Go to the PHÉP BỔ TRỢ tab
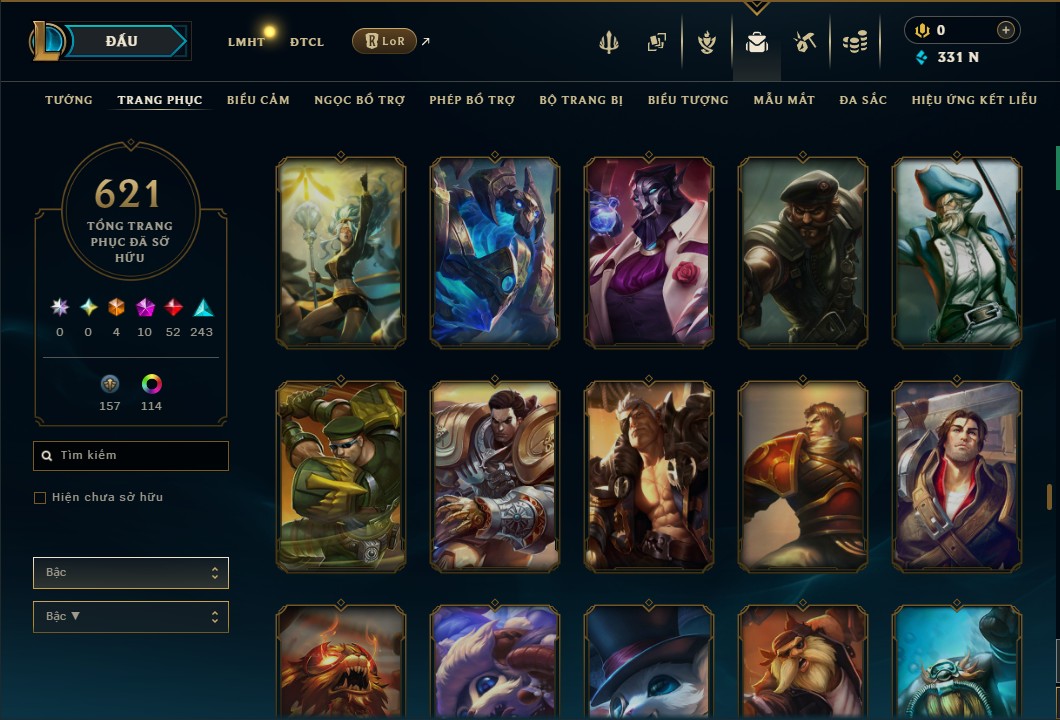The height and width of the screenshot is (720, 1060). coord(472,100)
